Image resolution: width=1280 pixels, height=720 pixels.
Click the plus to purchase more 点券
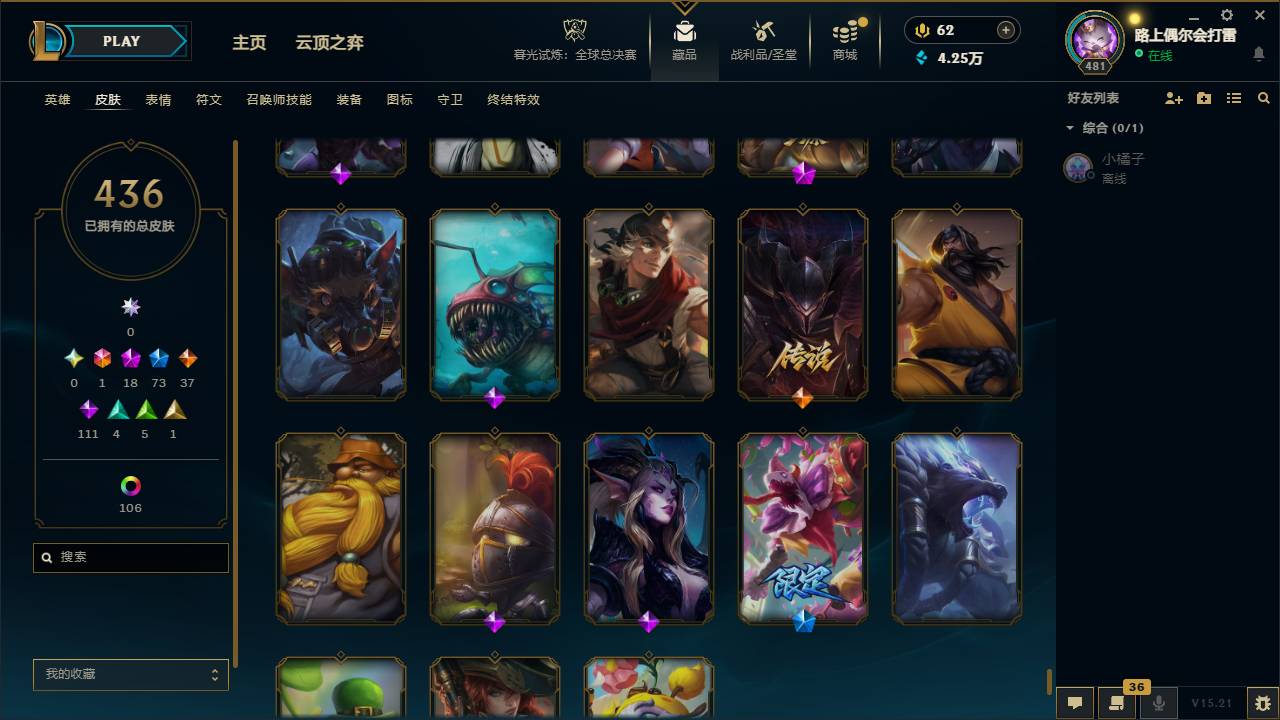click(x=1006, y=30)
